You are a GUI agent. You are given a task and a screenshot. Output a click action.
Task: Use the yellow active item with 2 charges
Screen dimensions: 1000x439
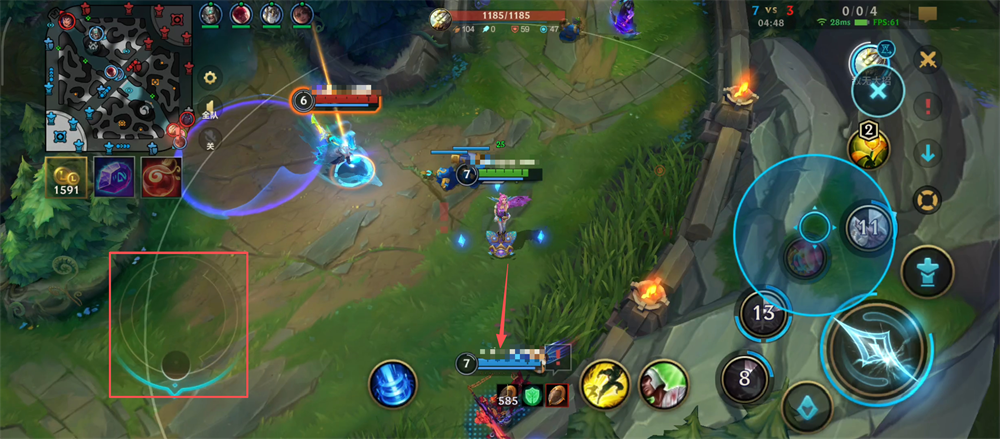click(x=867, y=148)
